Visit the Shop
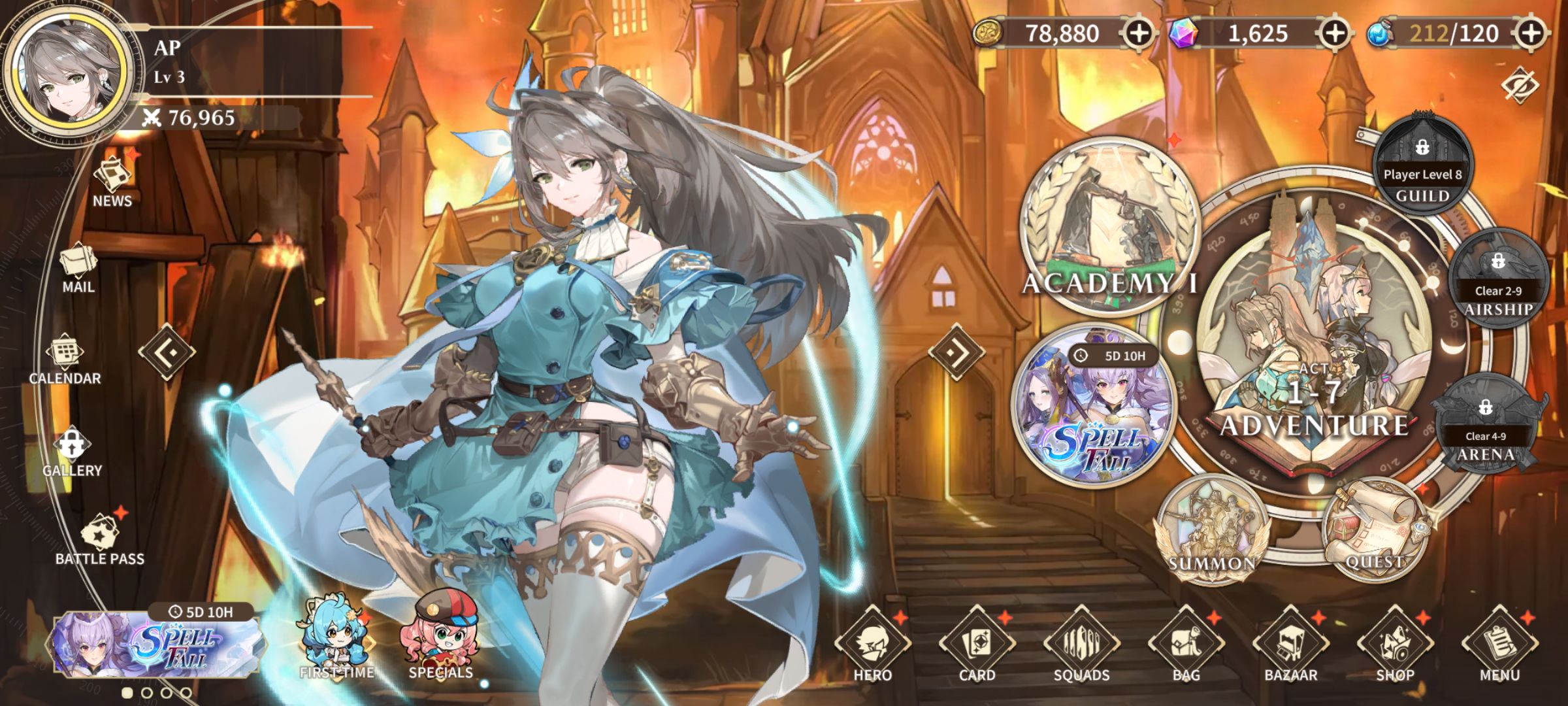Viewport: 1568px width, 706px height. [1396, 644]
